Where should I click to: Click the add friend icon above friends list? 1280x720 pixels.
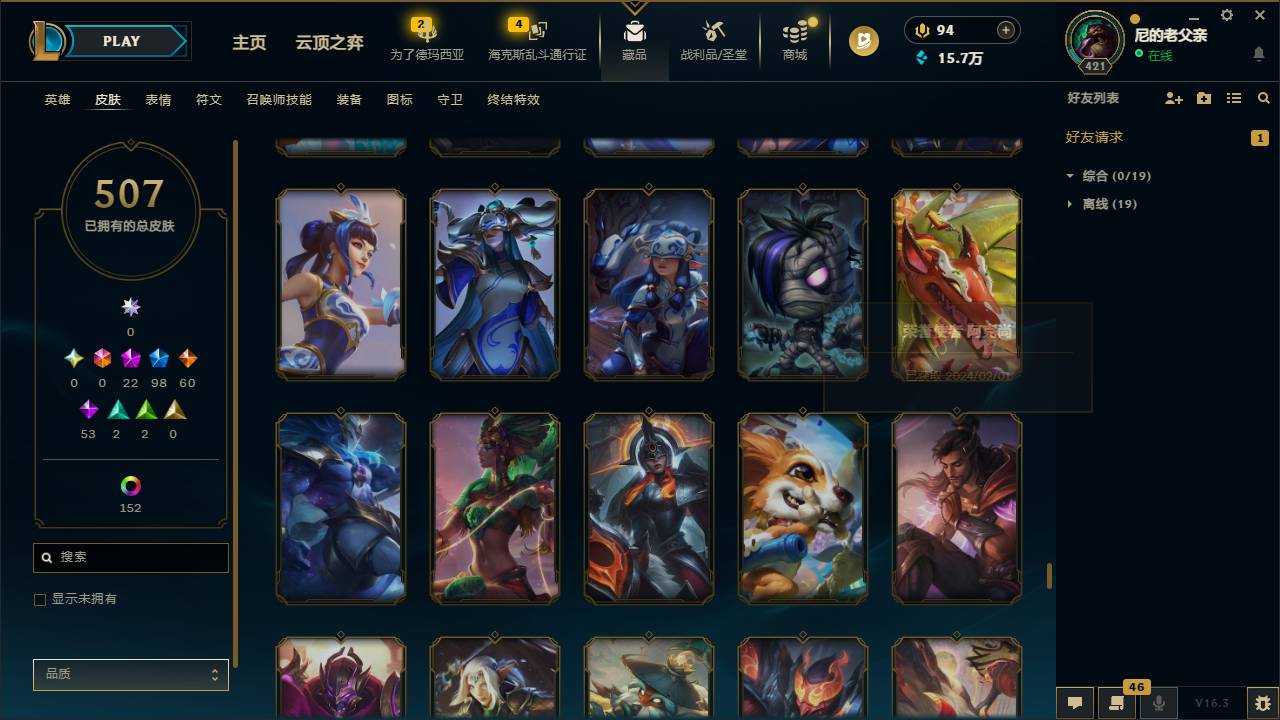pos(1173,98)
